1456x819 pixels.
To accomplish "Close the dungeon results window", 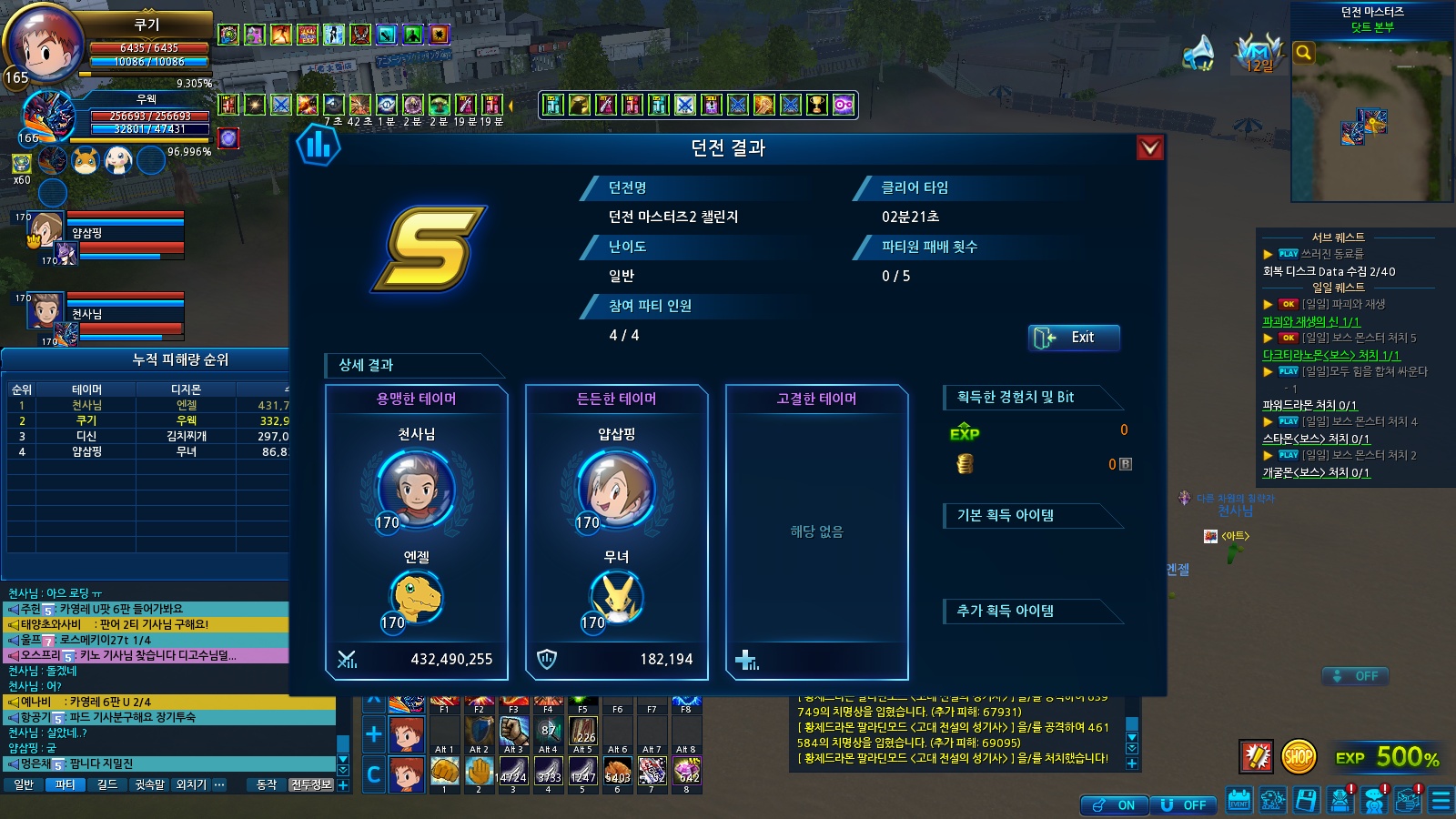I will [1150, 147].
